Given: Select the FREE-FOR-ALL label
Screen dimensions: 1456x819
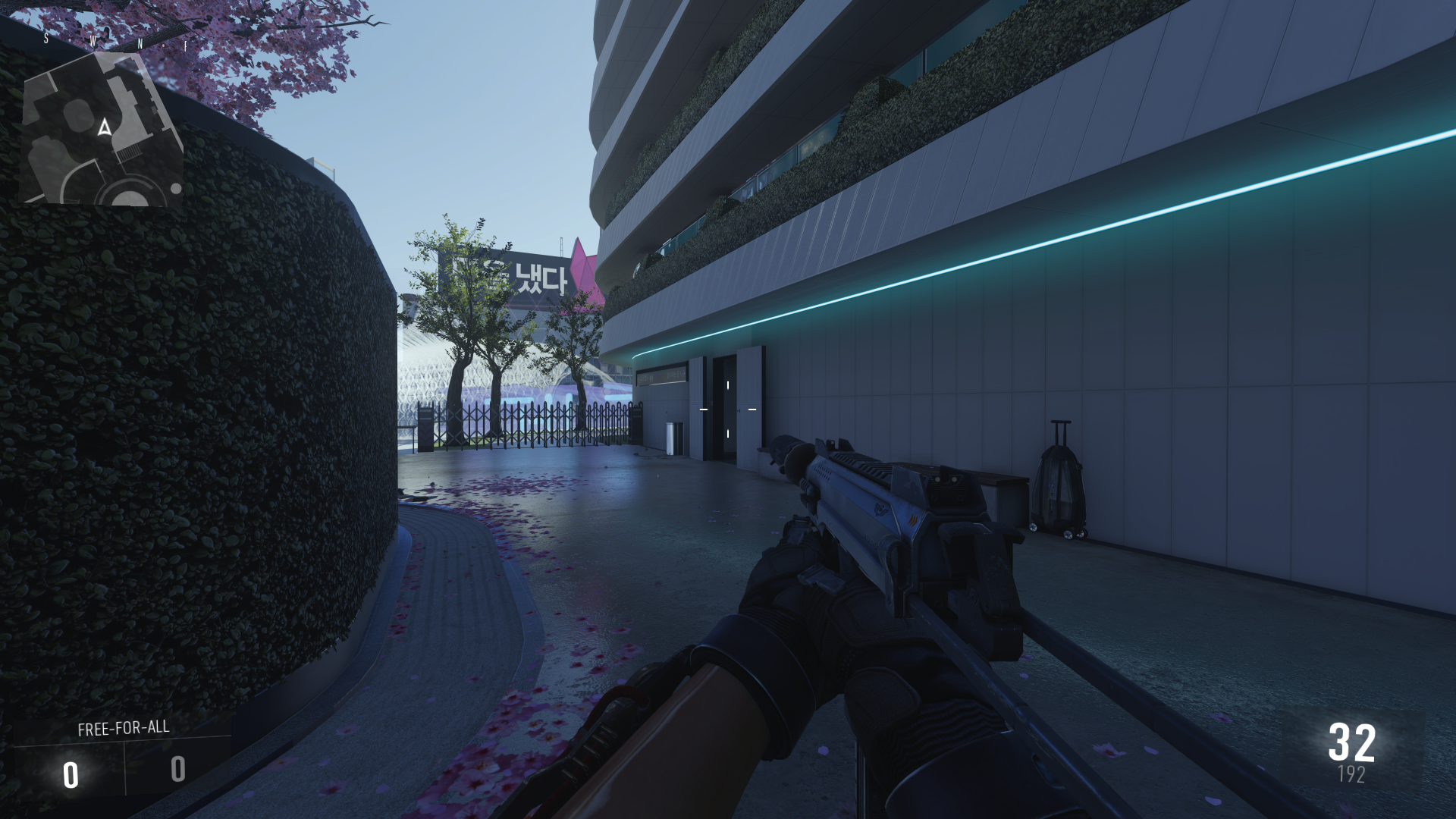Looking at the screenshot, I should [x=122, y=728].
